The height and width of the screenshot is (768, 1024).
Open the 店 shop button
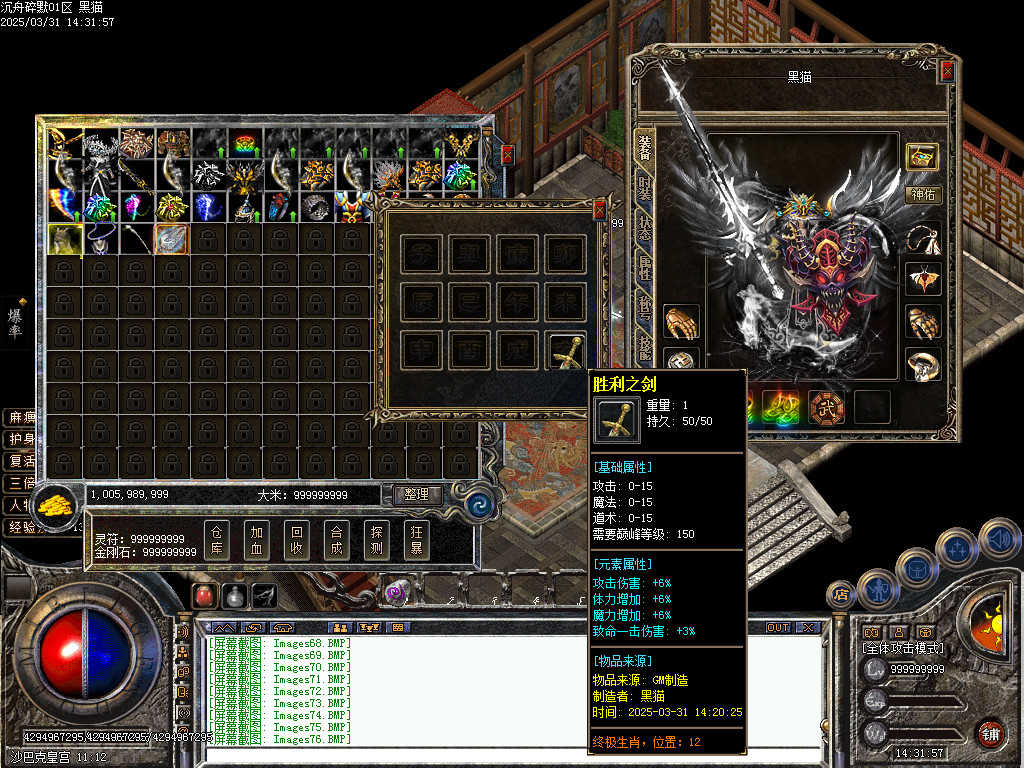pyautogui.click(x=838, y=595)
